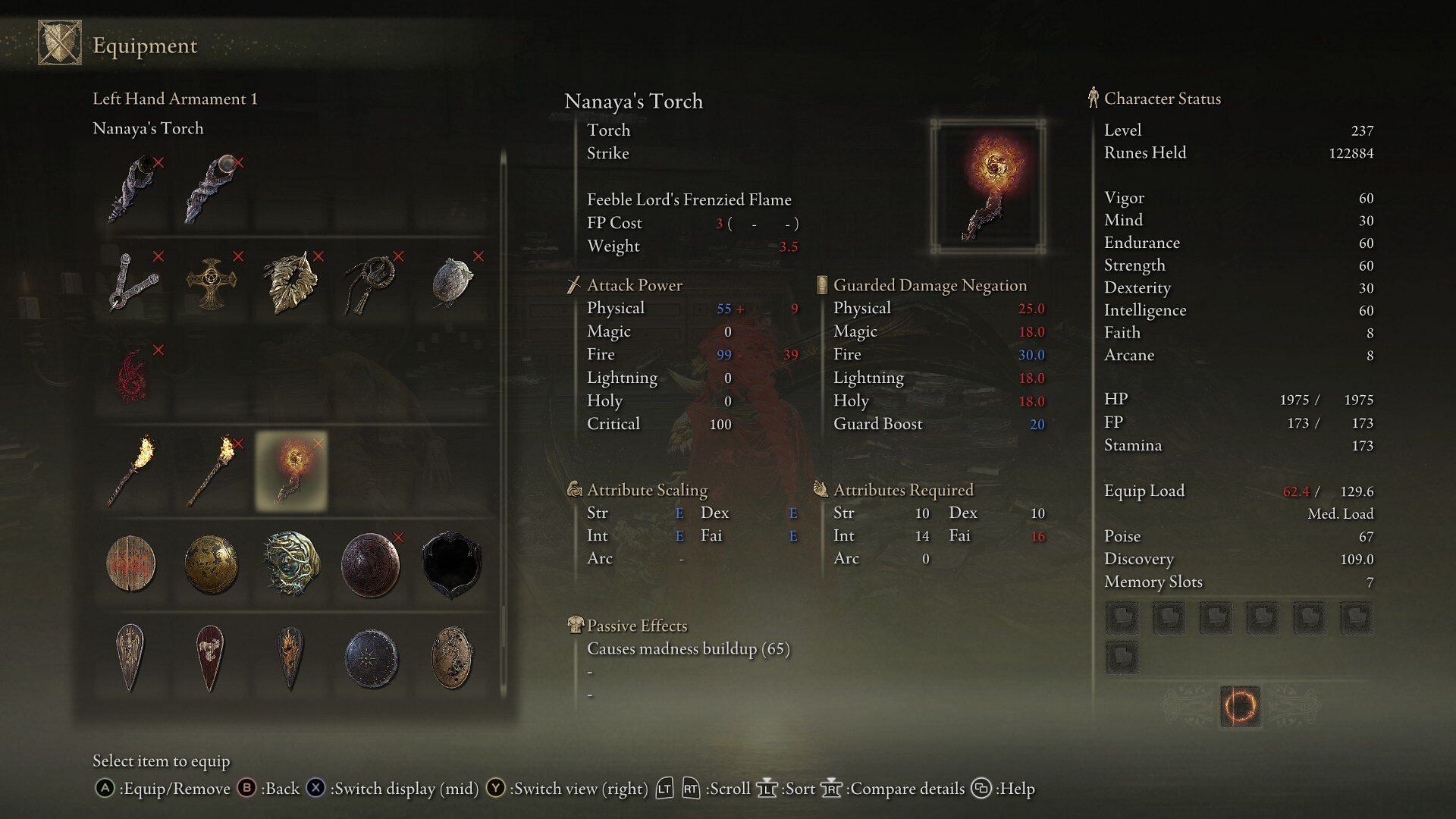
Task: Select the round gilded brass shield
Action: [x=212, y=565]
